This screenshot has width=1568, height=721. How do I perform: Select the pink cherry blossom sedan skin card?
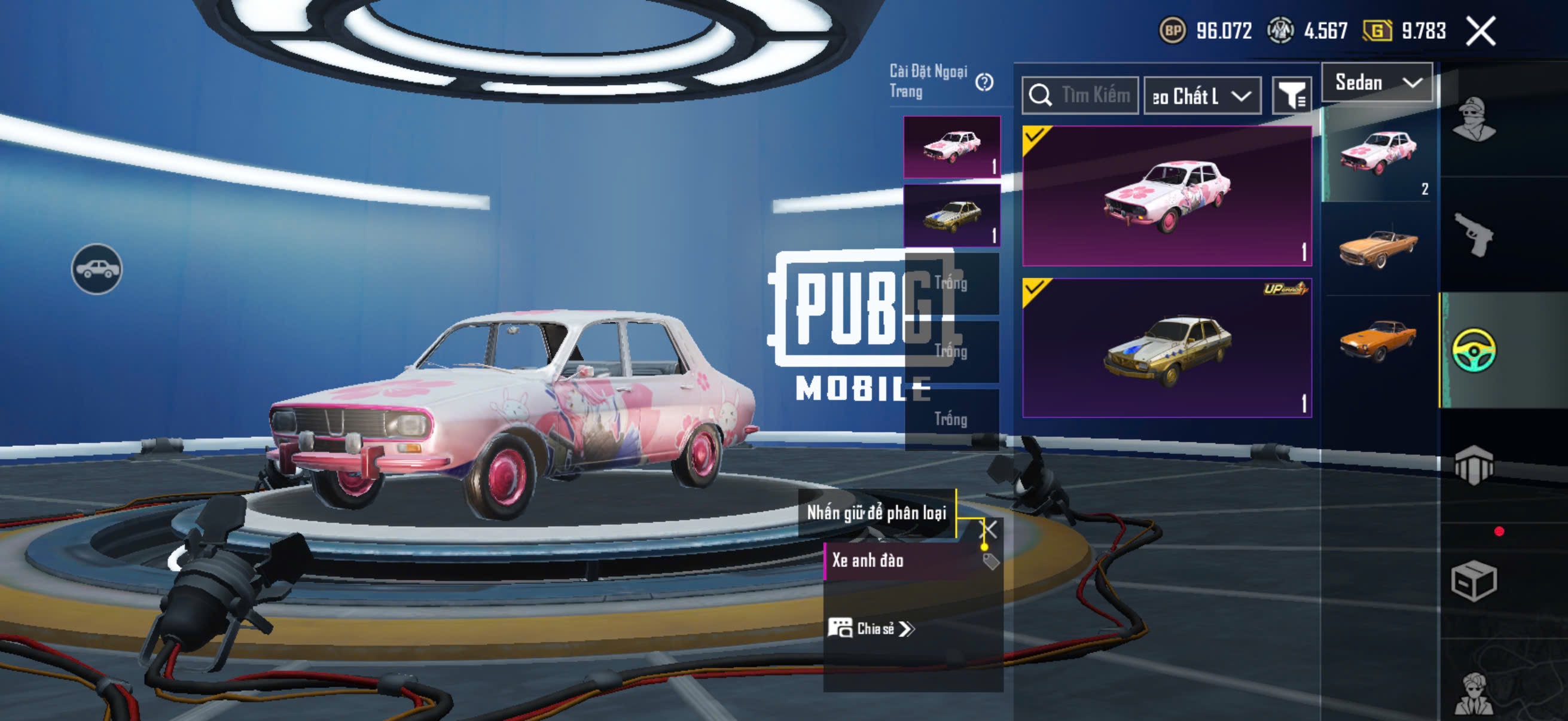click(x=1166, y=196)
